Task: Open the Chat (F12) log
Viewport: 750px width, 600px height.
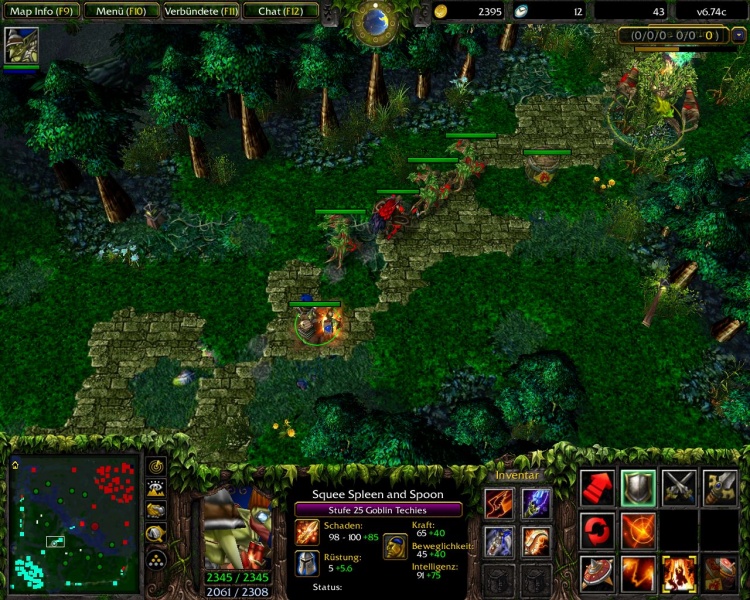Action: point(283,11)
